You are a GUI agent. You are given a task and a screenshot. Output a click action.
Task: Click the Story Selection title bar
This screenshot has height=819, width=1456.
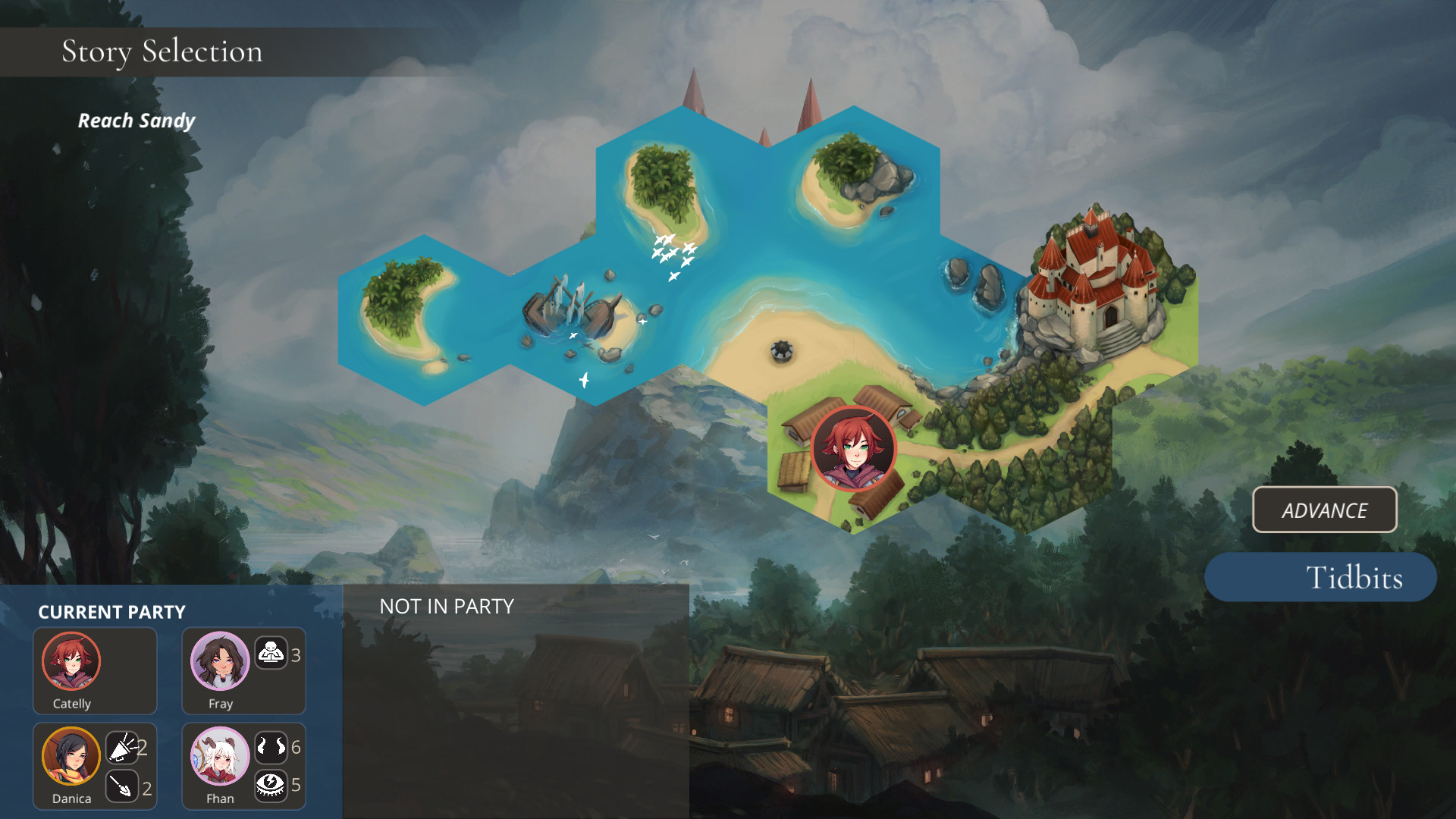pyautogui.click(x=162, y=52)
